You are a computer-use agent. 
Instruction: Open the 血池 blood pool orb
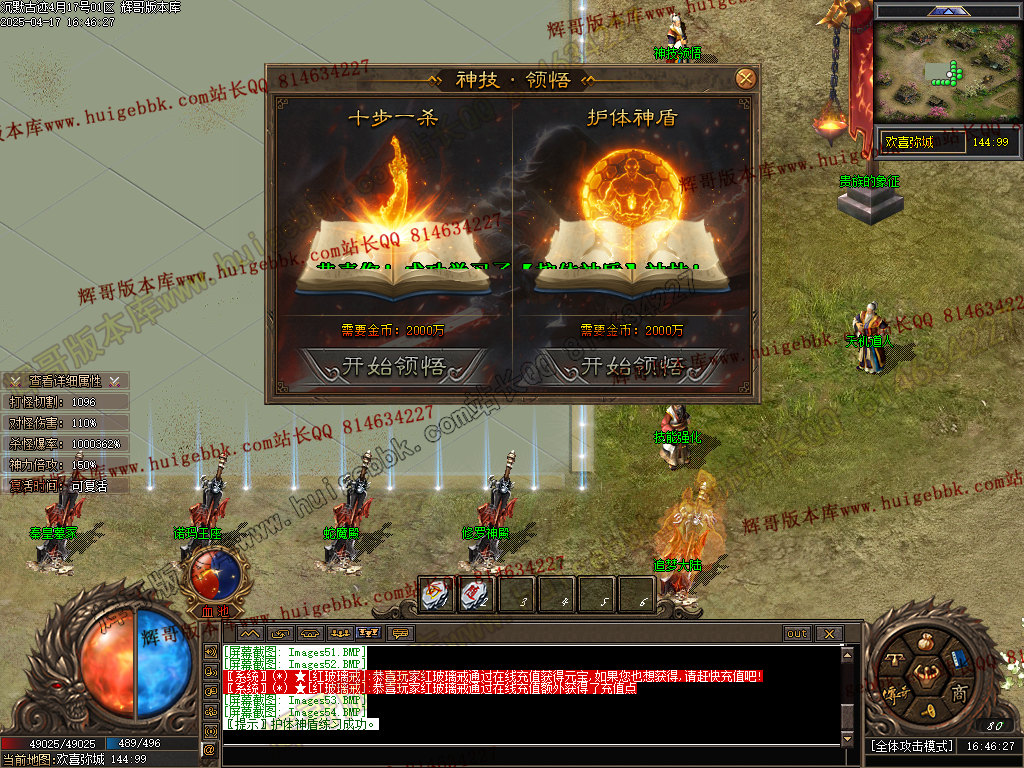tap(214, 575)
